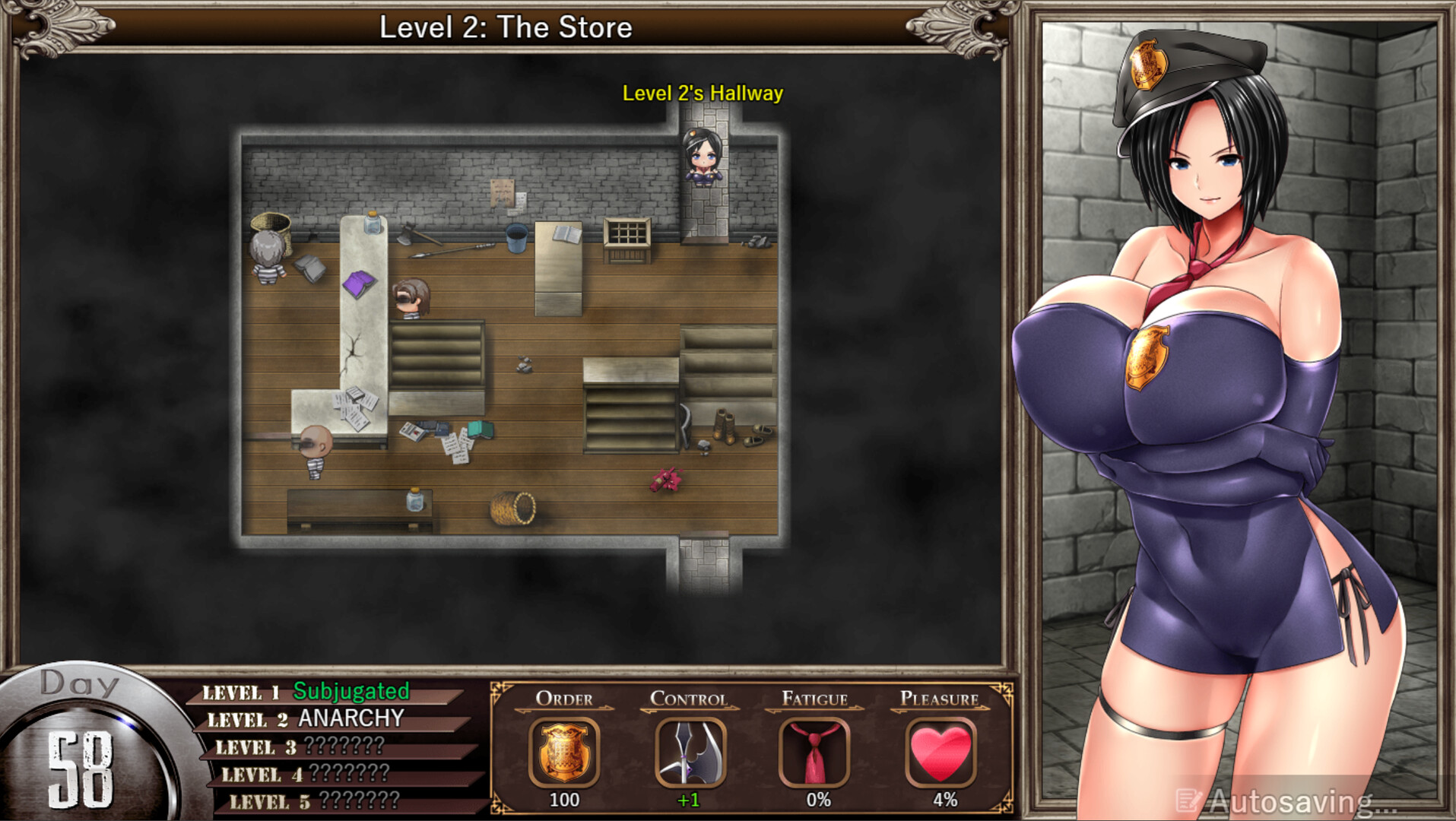This screenshot has height=821, width=1456.
Task: Click the Control halberd icon
Action: pyautogui.click(x=690, y=752)
